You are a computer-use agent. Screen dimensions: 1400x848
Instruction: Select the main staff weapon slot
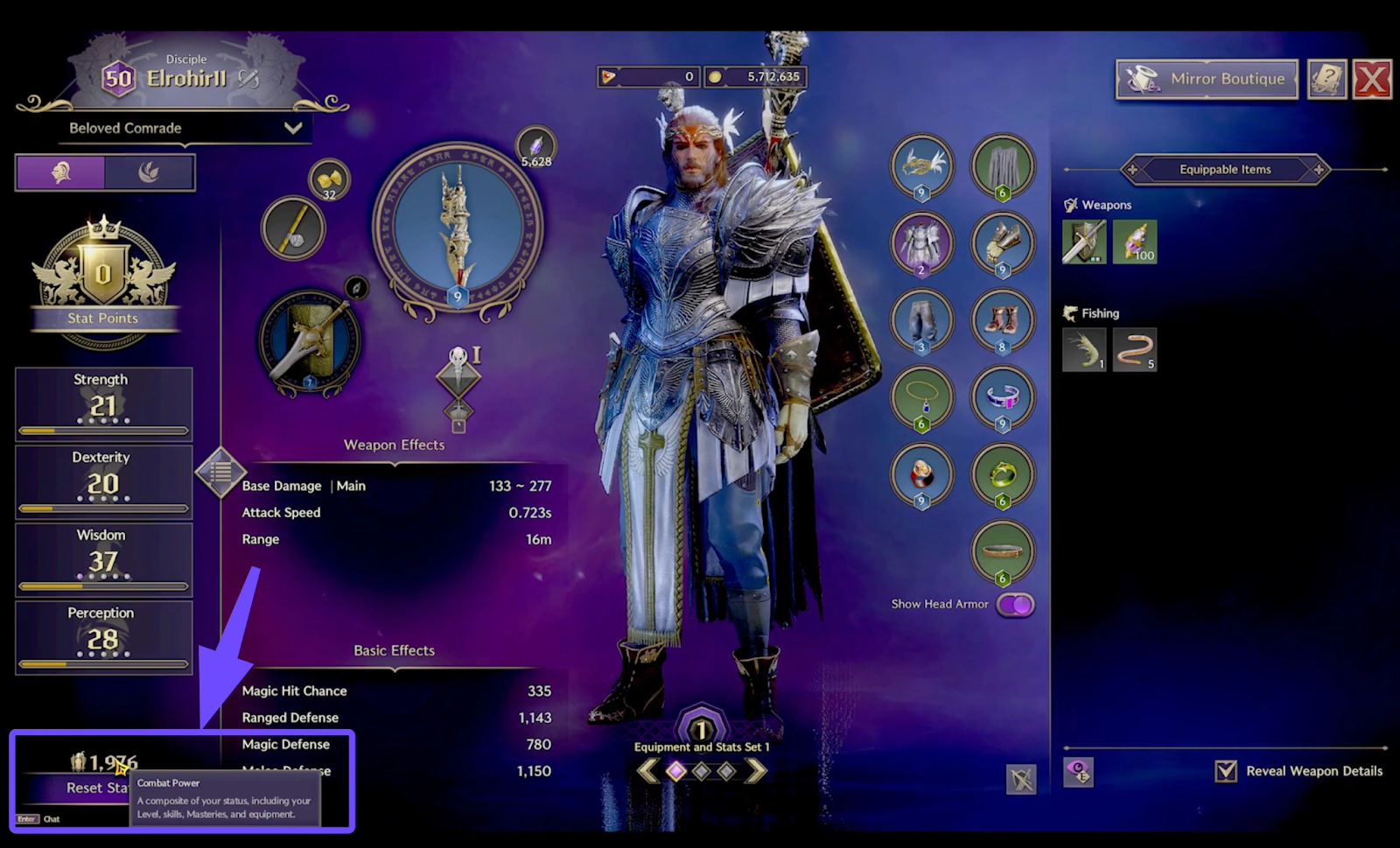(x=457, y=228)
